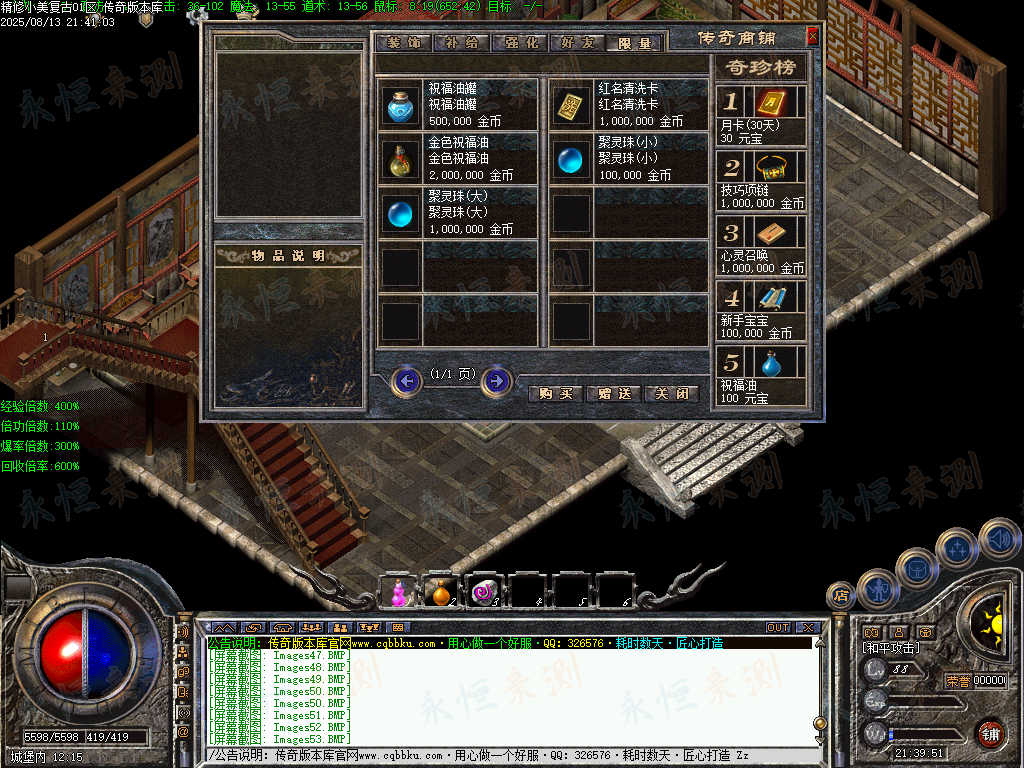Switch to the 装饰 shop tab
Viewport: 1024px width, 768px height.
coord(404,43)
